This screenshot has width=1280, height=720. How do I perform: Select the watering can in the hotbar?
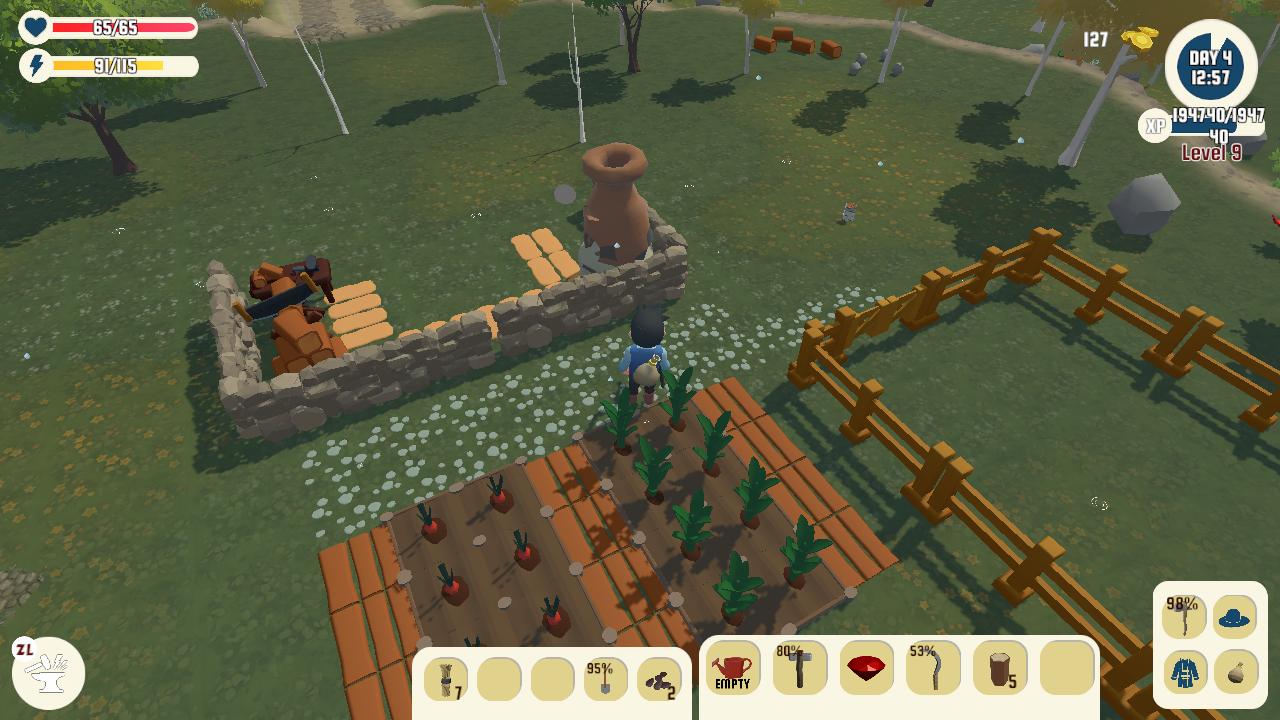735,668
